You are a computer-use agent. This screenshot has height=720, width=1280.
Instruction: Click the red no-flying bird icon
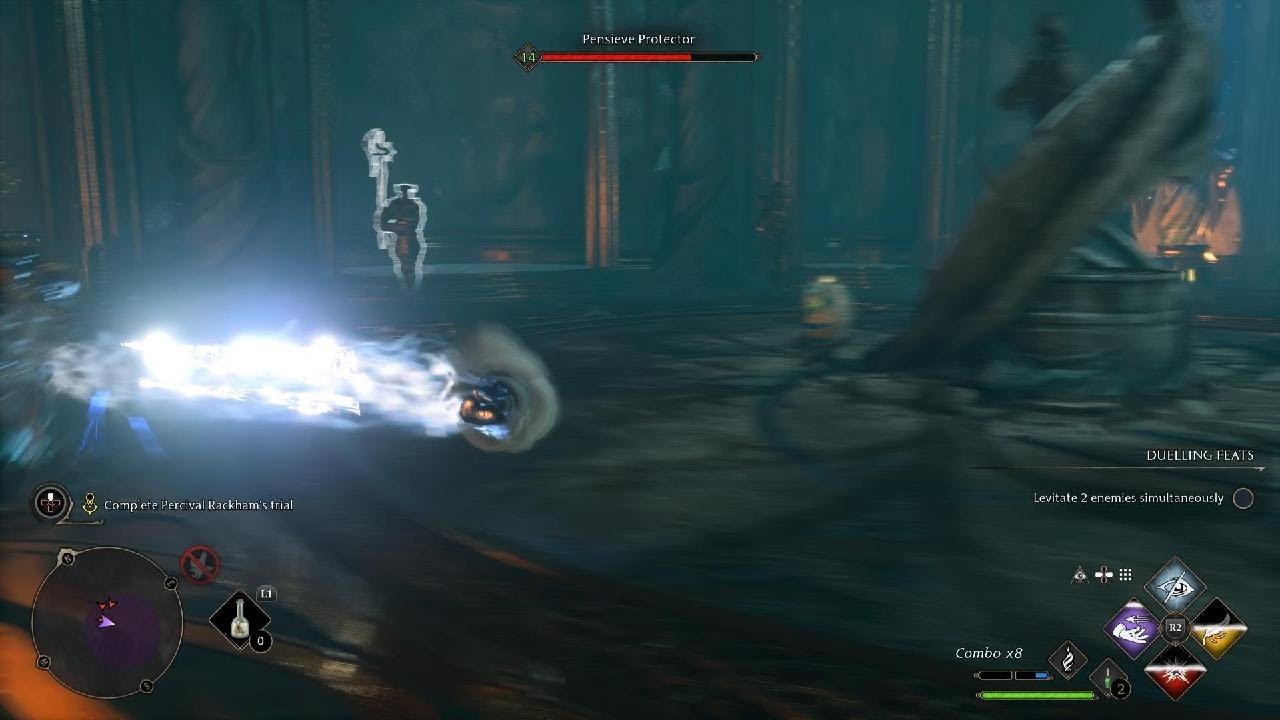pyautogui.click(x=199, y=565)
